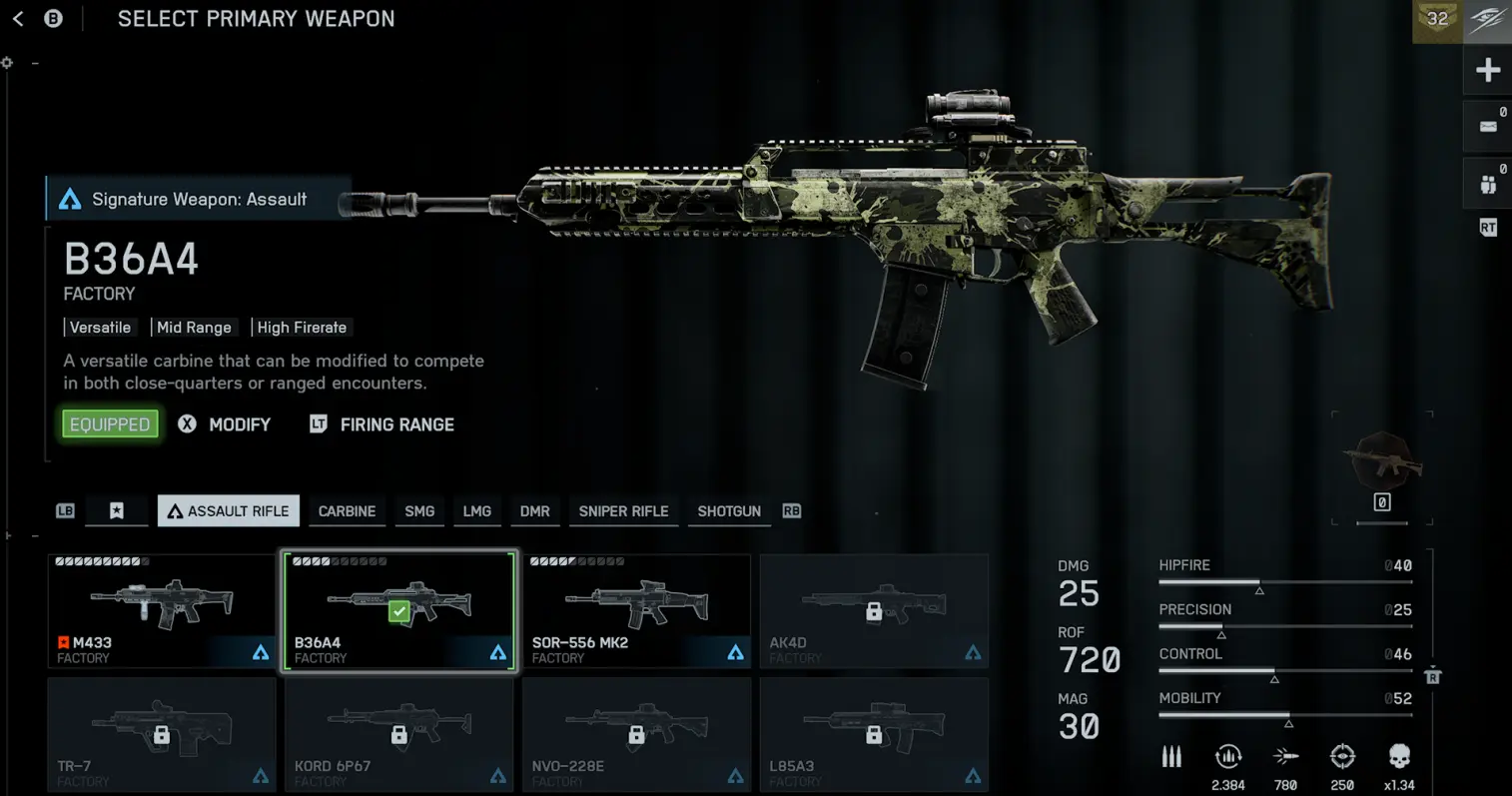
Task: Show the LMG weapon category
Action: pos(476,511)
